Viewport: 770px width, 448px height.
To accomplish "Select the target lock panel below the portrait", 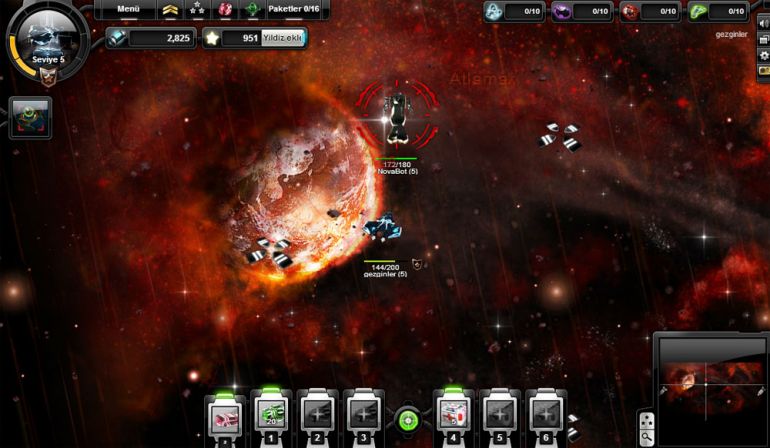I will point(29,118).
